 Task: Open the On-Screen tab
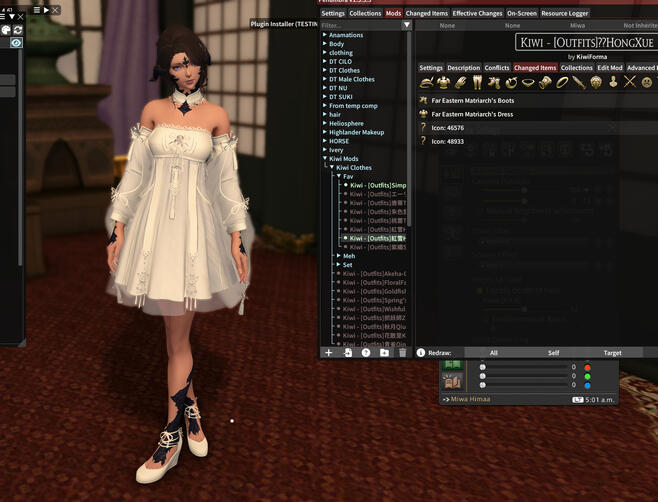[522, 13]
